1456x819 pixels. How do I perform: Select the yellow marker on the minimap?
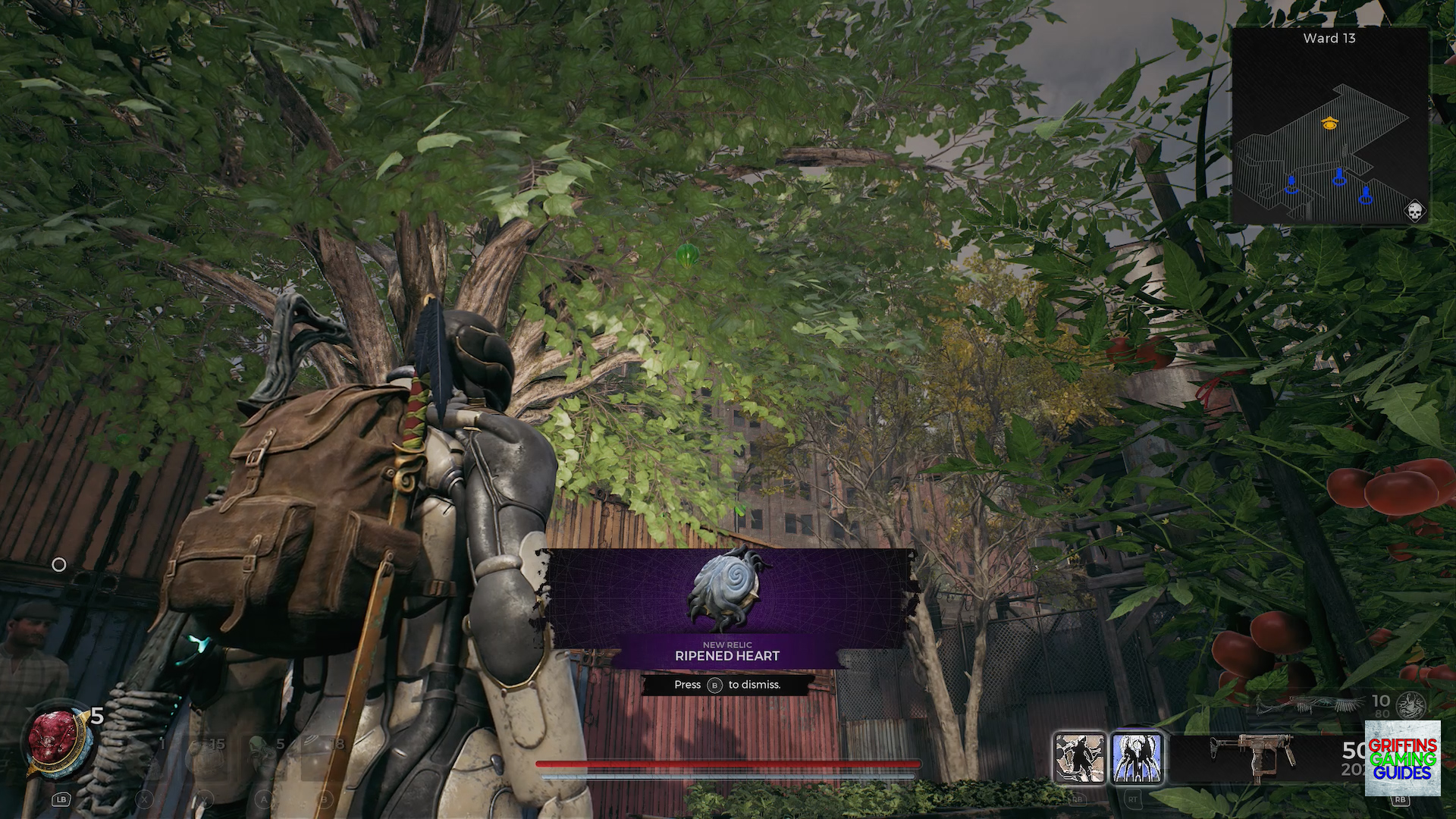(1329, 123)
